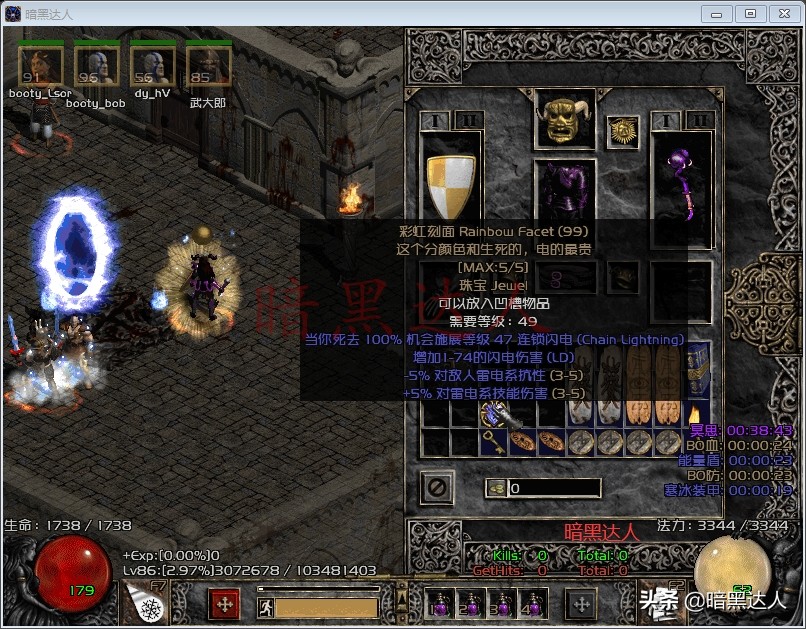This screenshot has height=629, width=806.
Task: Open the red mini menu button left of the stamina bar
Action: coord(223,605)
